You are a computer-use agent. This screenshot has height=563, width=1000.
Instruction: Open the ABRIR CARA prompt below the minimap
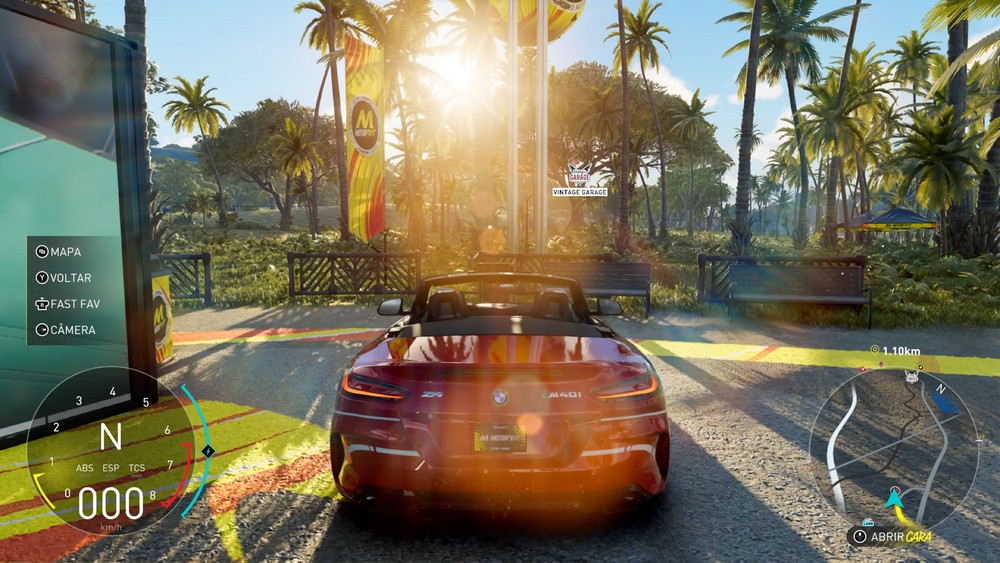[896, 536]
